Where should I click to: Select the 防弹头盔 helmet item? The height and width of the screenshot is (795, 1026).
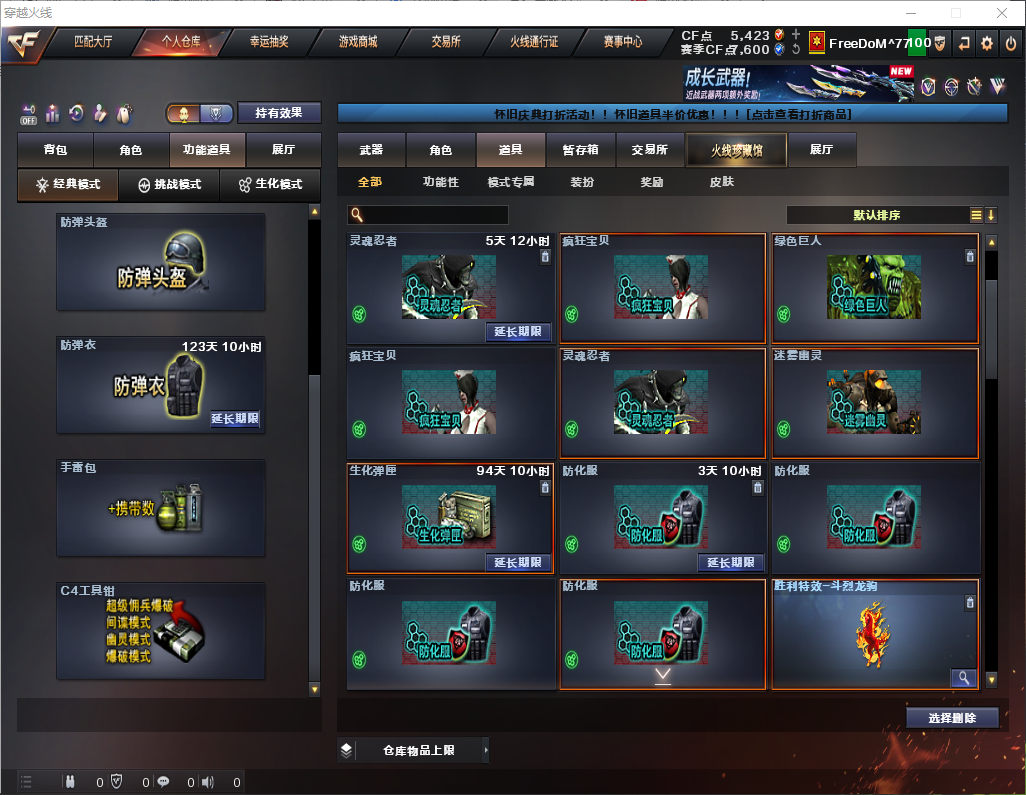click(161, 262)
